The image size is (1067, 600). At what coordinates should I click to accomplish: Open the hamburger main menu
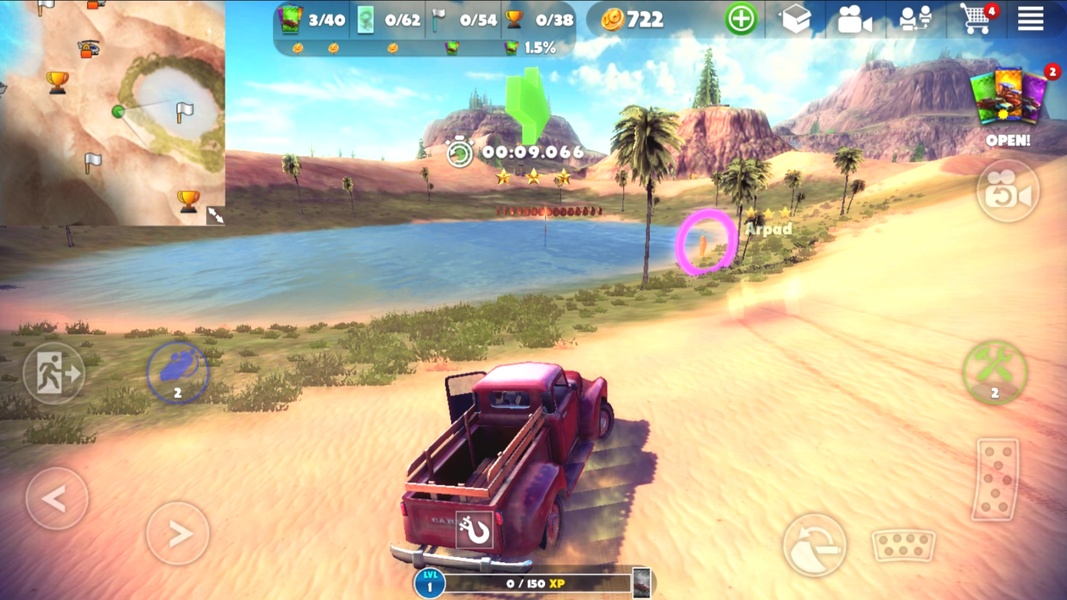[x=1031, y=18]
